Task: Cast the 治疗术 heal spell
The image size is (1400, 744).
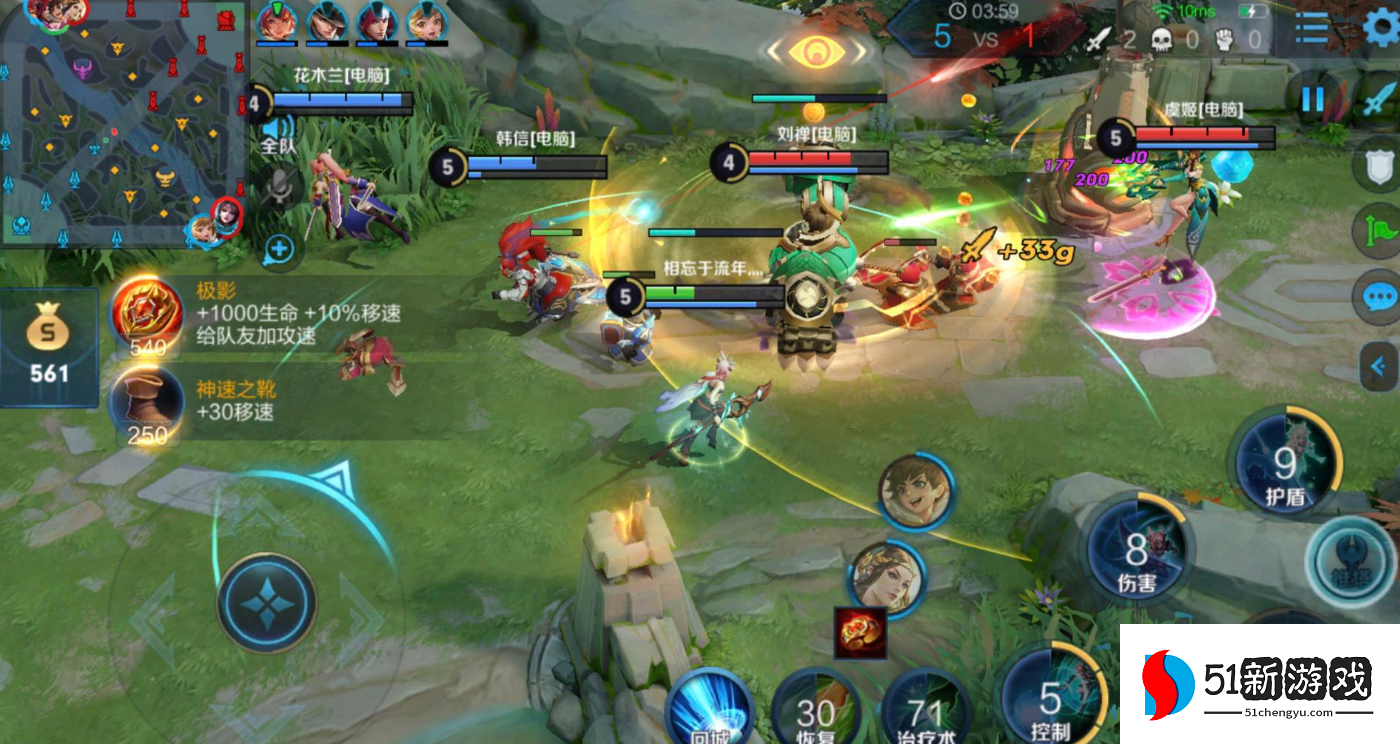Action: click(x=925, y=708)
